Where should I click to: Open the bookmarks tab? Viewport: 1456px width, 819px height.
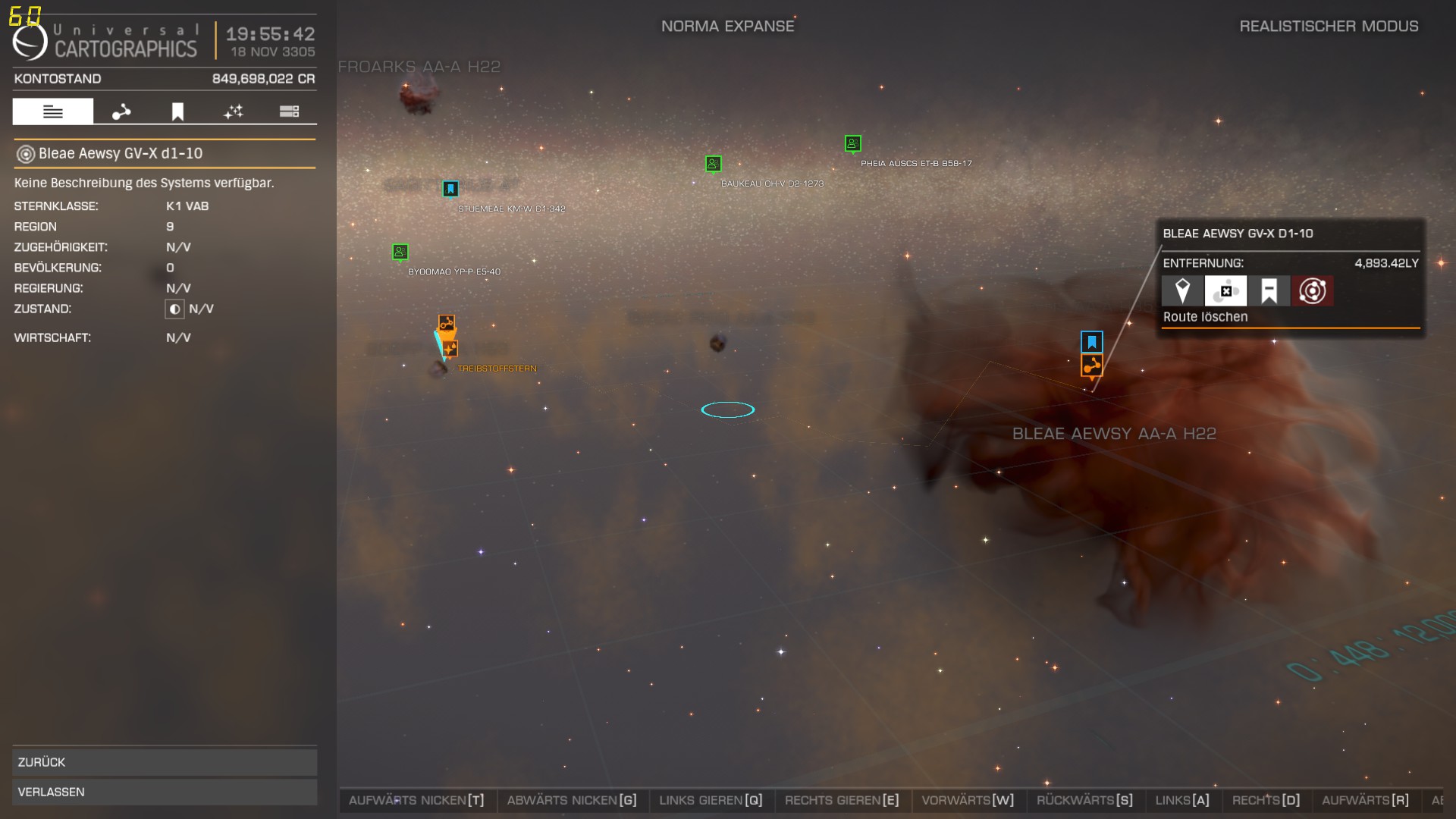[x=177, y=111]
